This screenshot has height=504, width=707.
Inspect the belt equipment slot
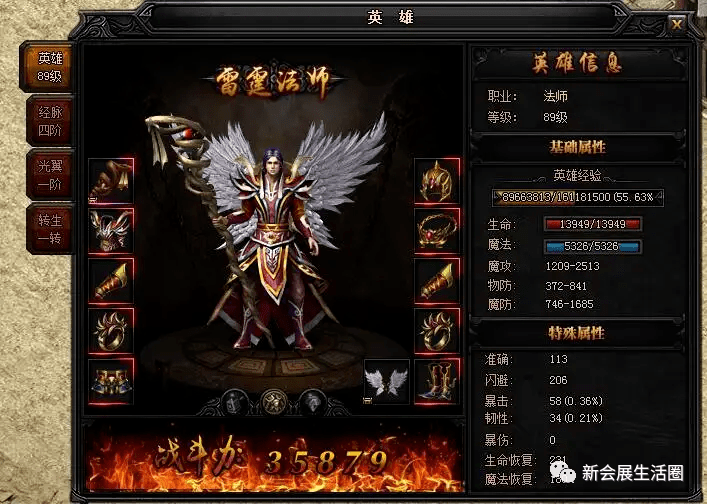click(x=111, y=381)
